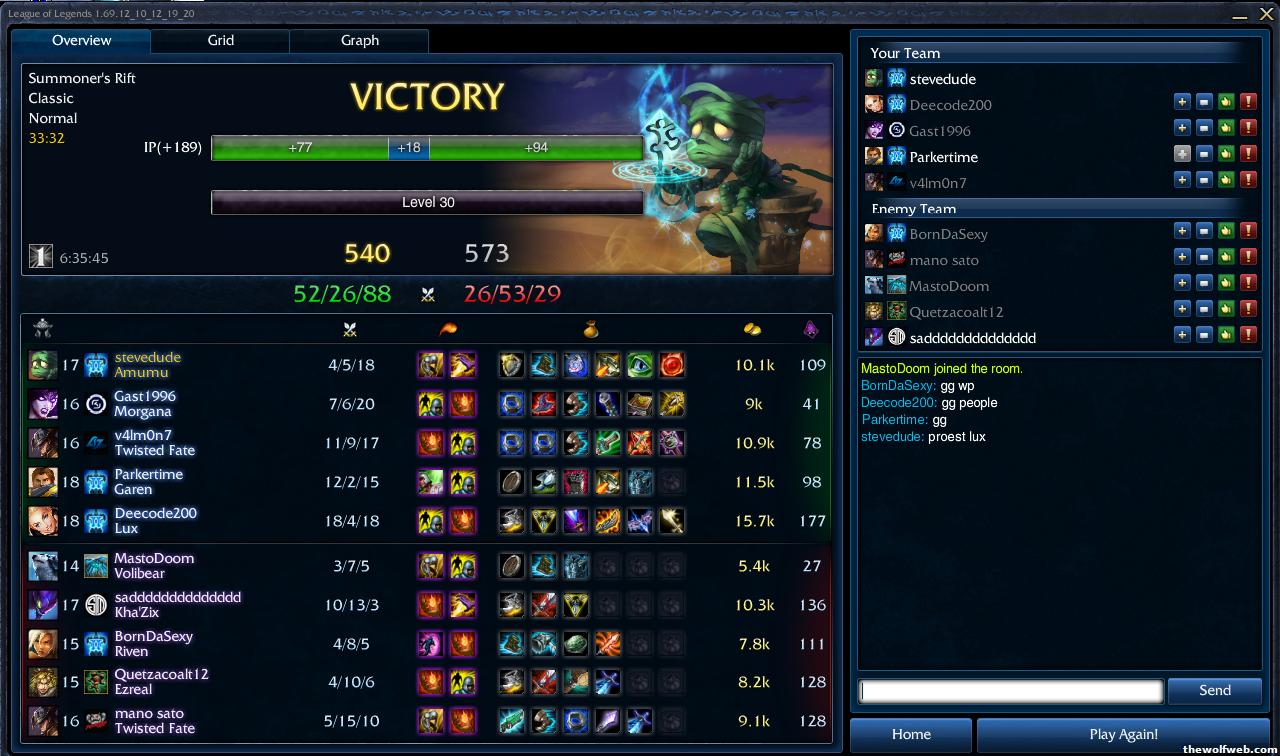Screen dimensions: 1280x756
Task: Add Deecode200 as a friend
Action: point(1182,102)
